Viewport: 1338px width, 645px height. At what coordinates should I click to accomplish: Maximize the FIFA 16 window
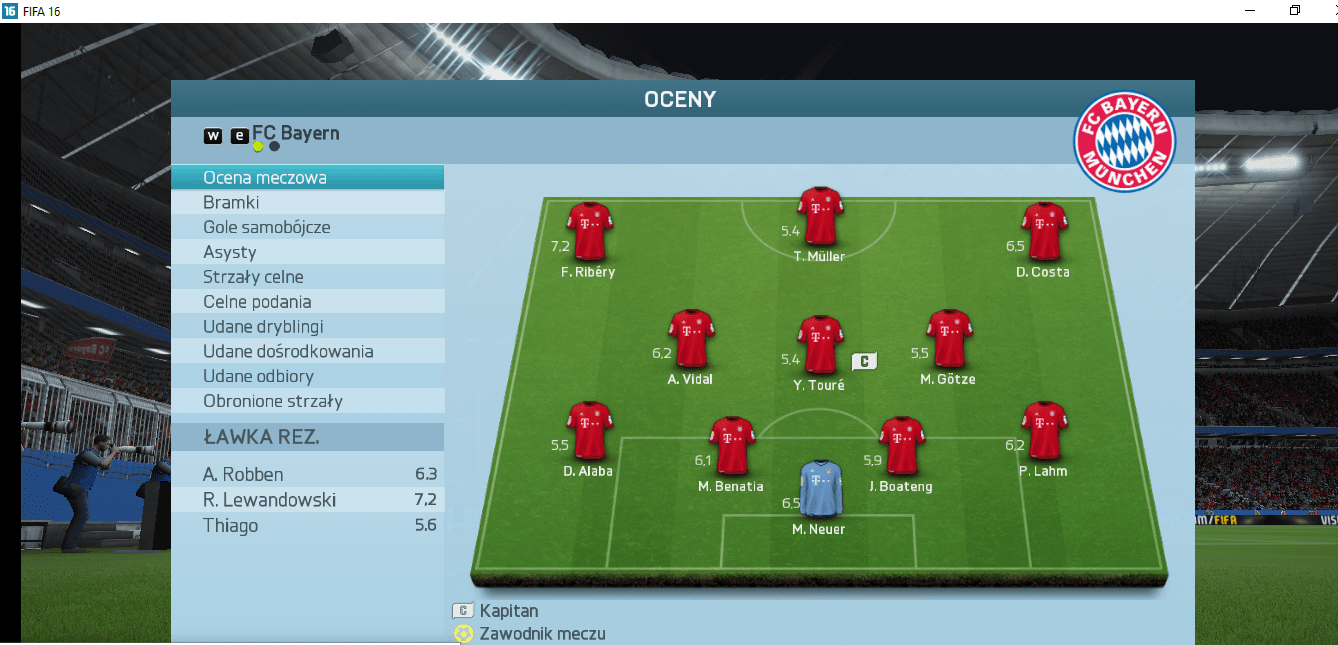pyautogui.click(x=1295, y=10)
